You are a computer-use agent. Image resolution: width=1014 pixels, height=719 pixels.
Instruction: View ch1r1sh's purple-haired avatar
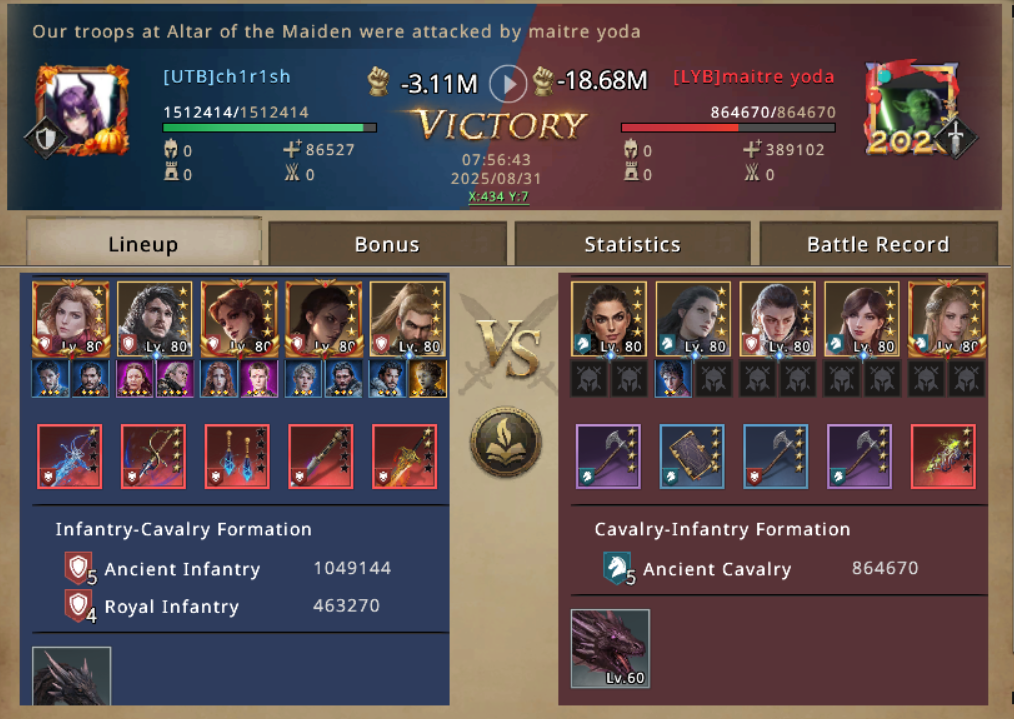(x=82, y=108)
